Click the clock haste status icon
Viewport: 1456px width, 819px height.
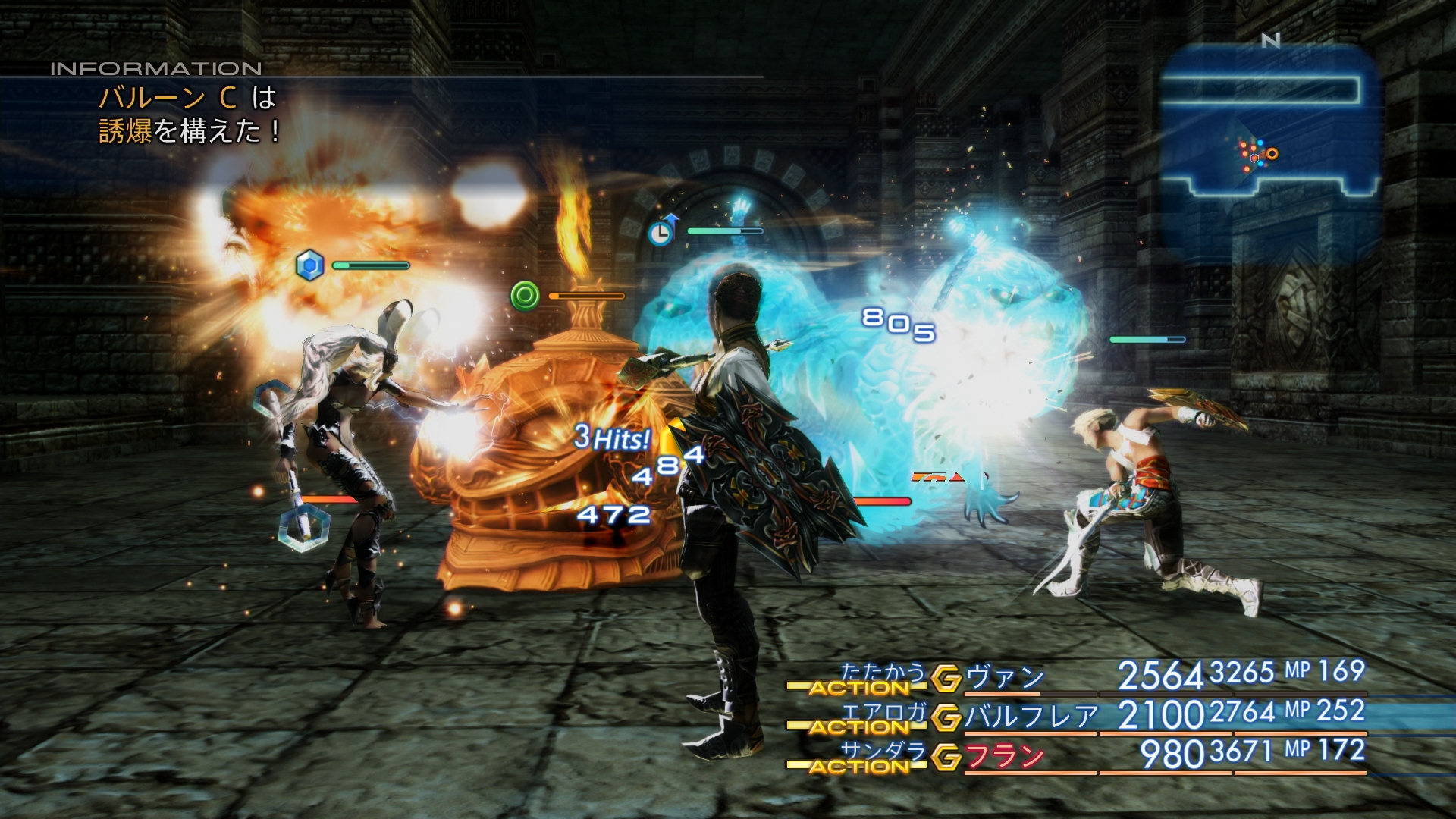tap(662, 231)
